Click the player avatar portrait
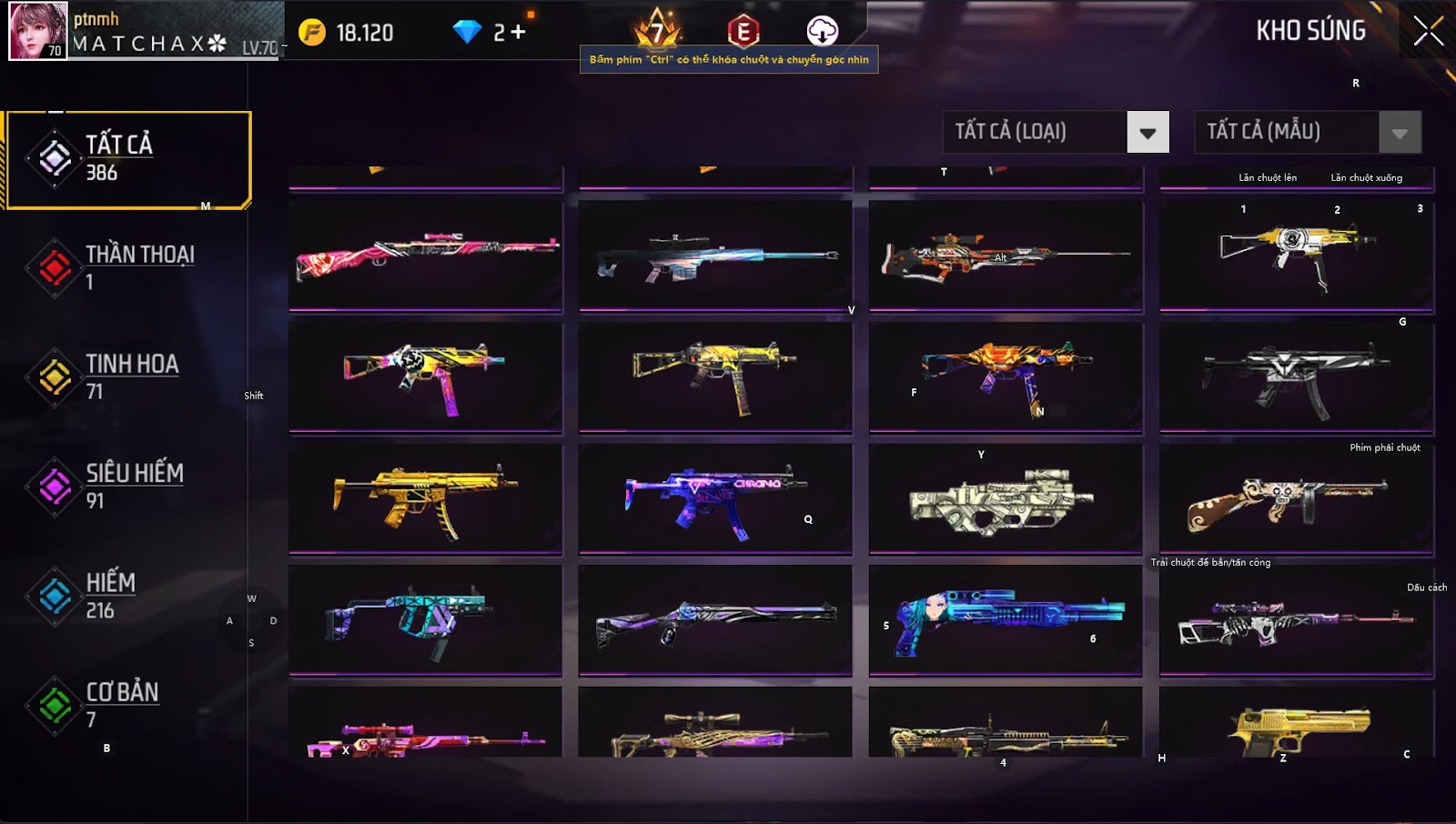Screen dimensions: 1456x824 tap(37, 31)
